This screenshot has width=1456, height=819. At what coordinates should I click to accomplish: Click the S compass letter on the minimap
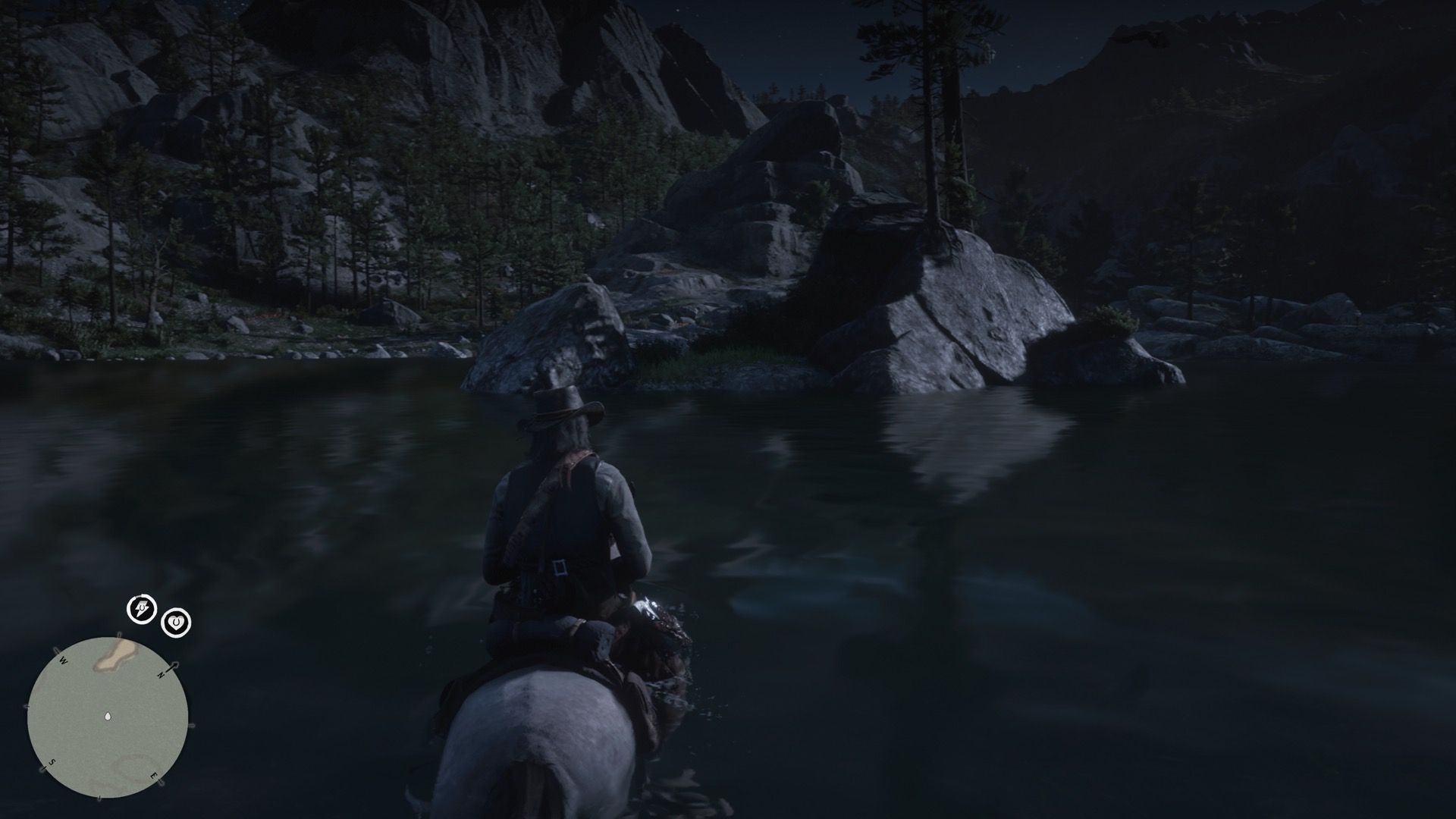pyautogui.click(x=52, y=762)
